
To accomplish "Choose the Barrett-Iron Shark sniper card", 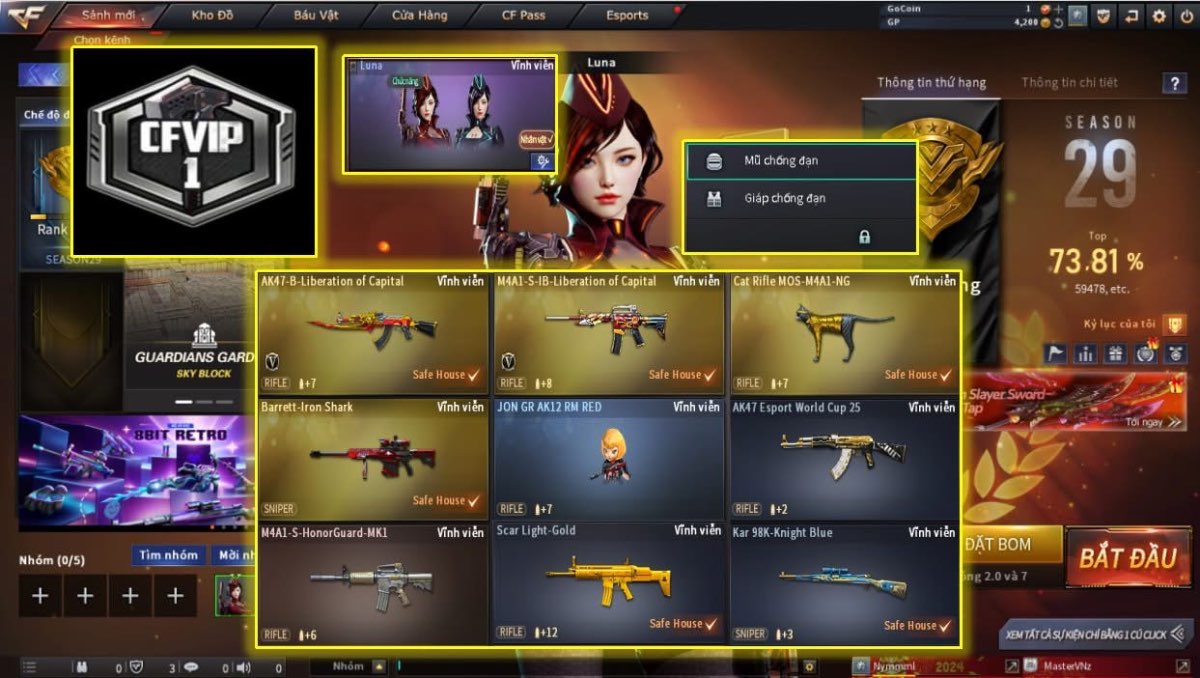I will [x=374, y=458].
